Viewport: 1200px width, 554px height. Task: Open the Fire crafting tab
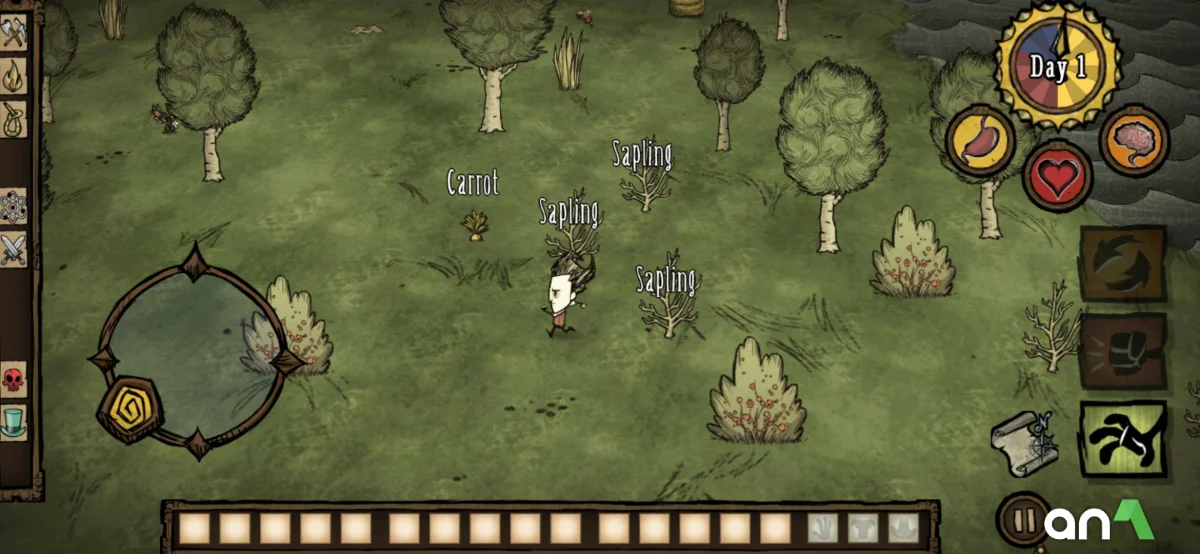tap(14, 75)
